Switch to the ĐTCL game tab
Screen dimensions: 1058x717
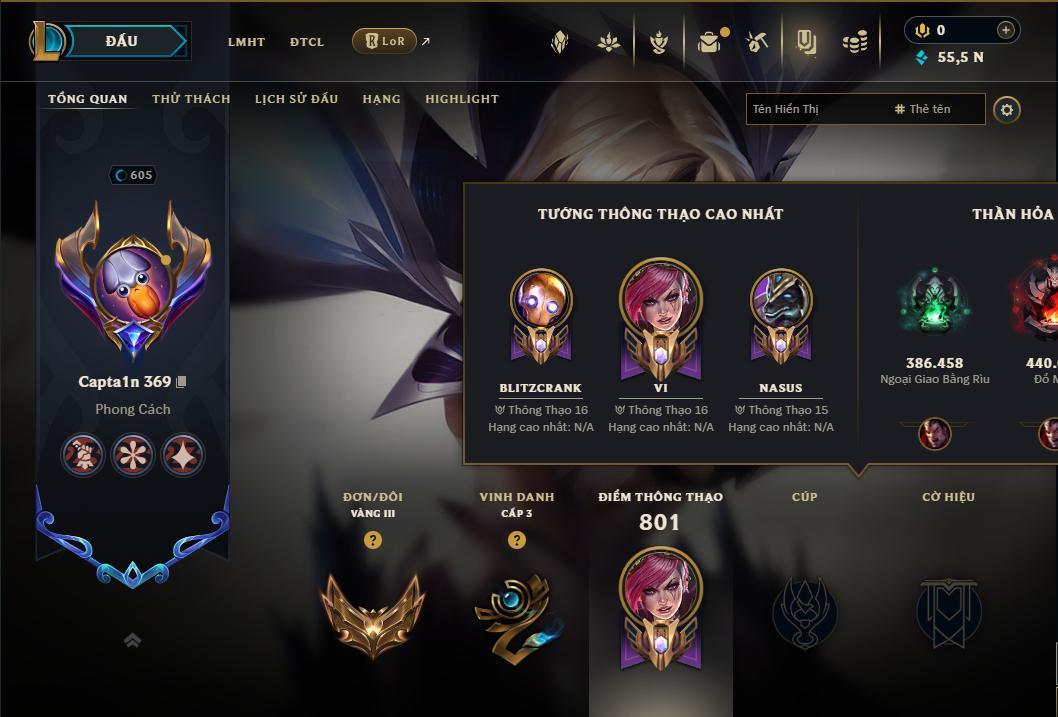(x=307, y=42)
